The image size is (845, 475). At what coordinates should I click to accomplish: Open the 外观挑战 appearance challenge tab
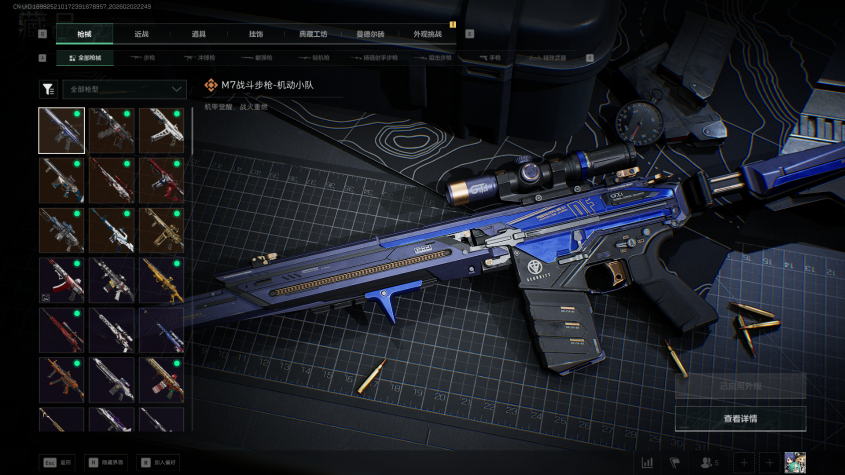click(x=427, y=34)
